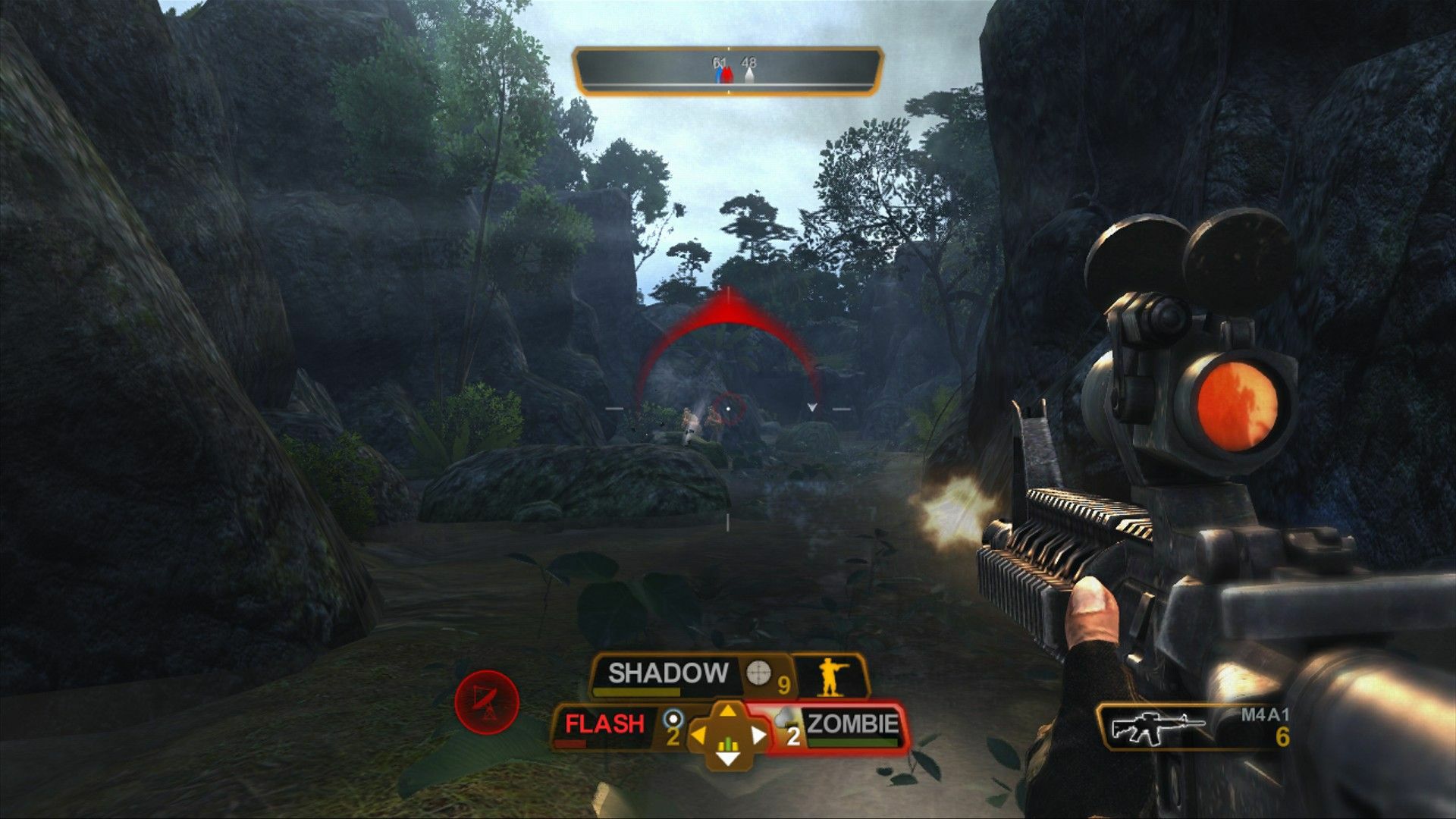This screenshot has width=1456, height=819.
Task: Click the blue marker on the objective bar
Action: pyautogui.click(x=717, y=74)
